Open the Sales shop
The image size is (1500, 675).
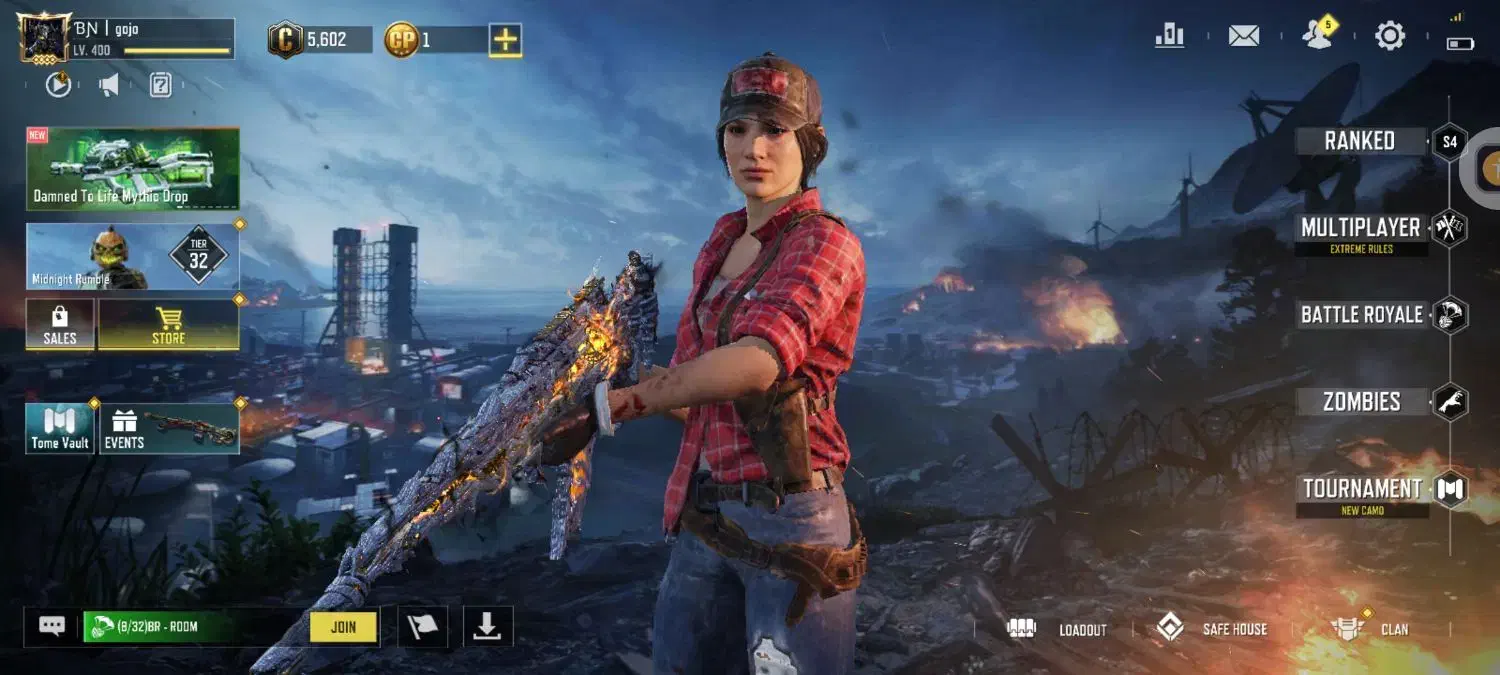point(60,325)
